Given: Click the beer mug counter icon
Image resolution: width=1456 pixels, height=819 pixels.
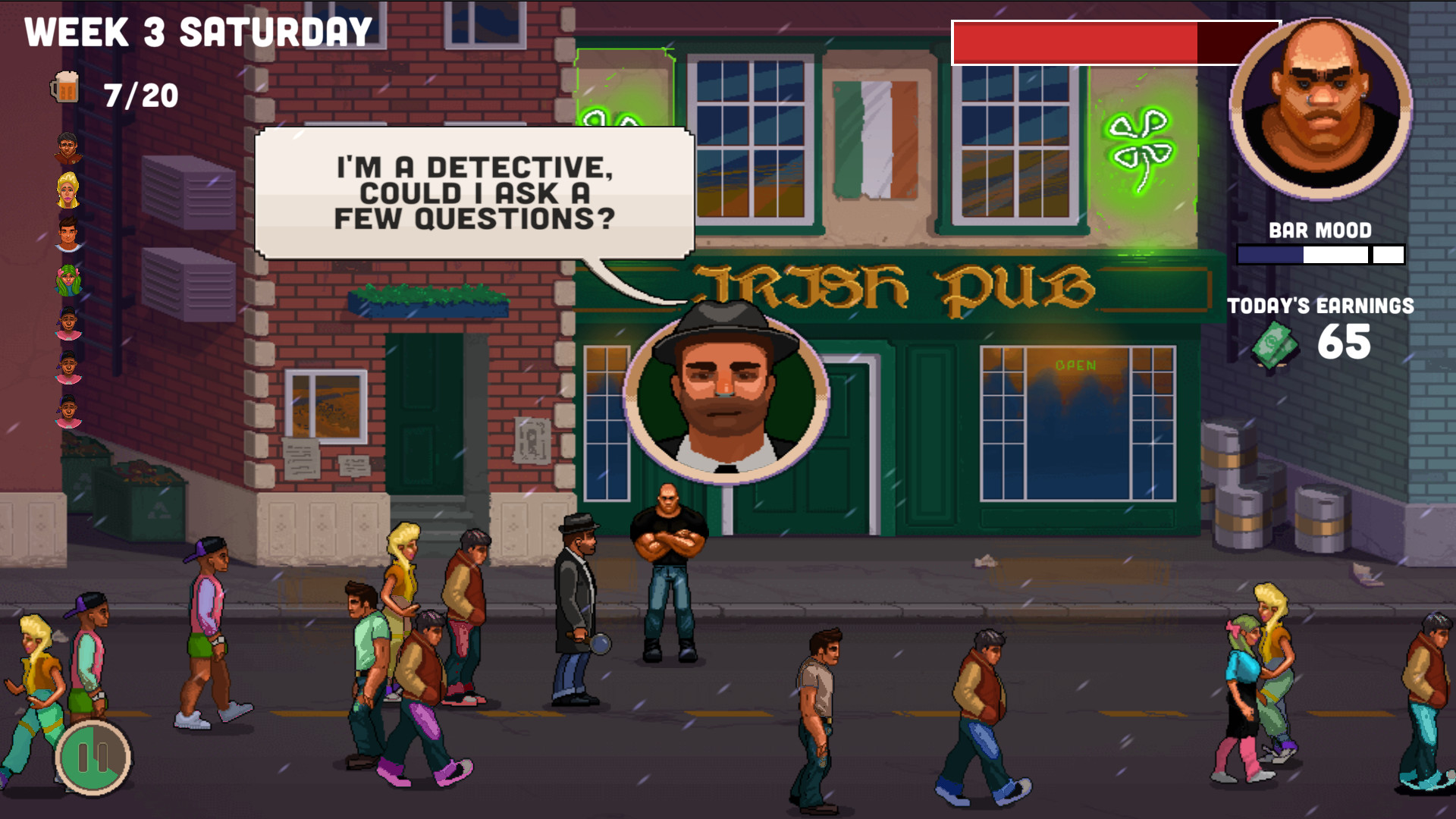Looking at the screenshot, I should click(67, 88).
